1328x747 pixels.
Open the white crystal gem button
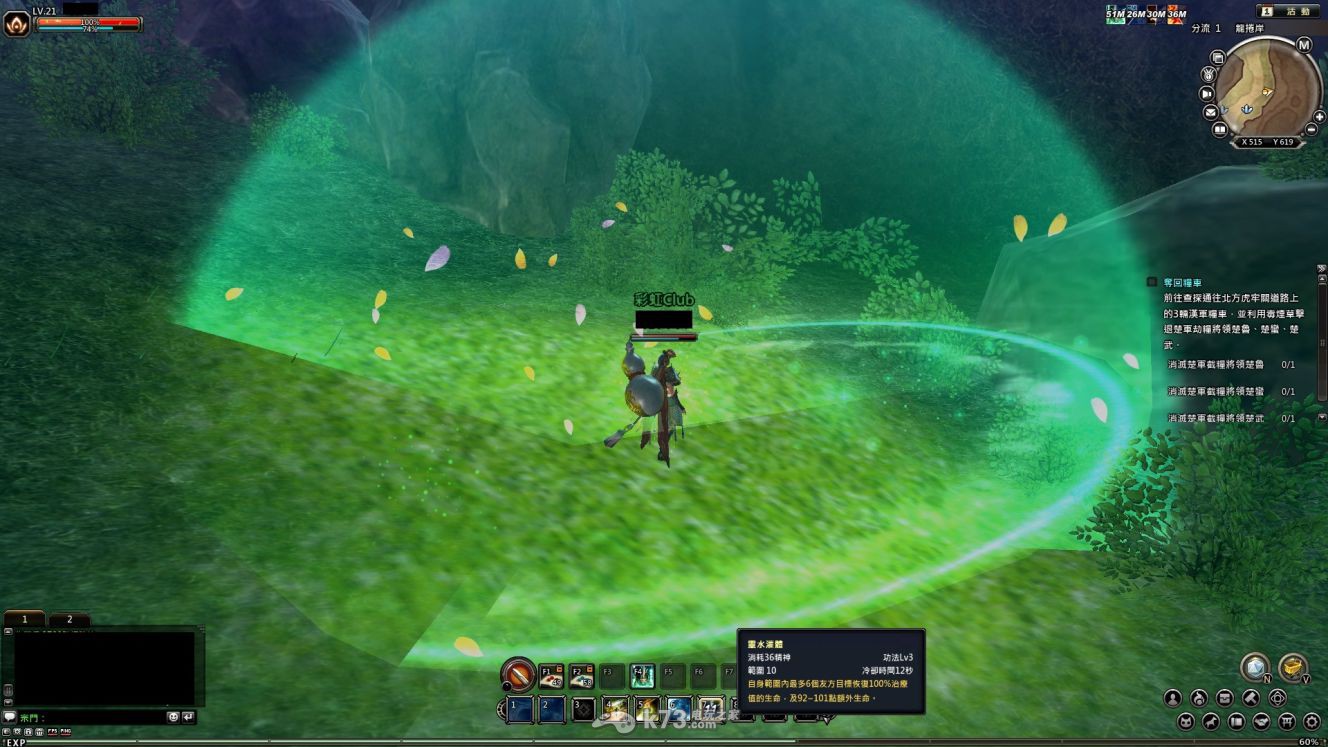coord(1254,667)
